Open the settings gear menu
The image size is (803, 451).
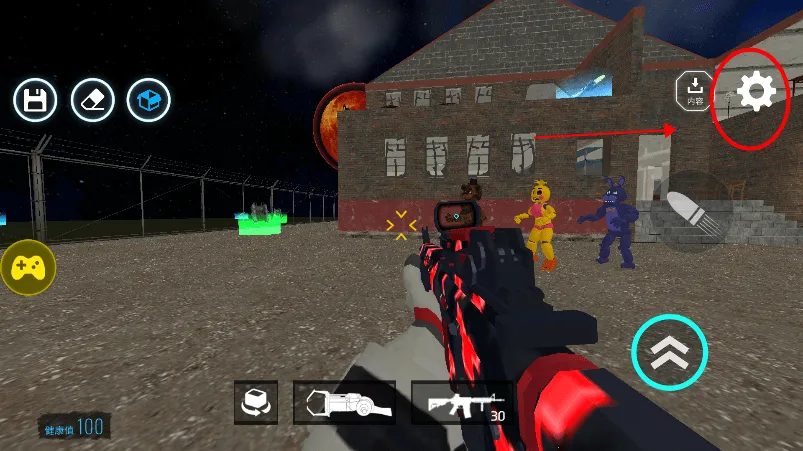click(x=756, y=92)
